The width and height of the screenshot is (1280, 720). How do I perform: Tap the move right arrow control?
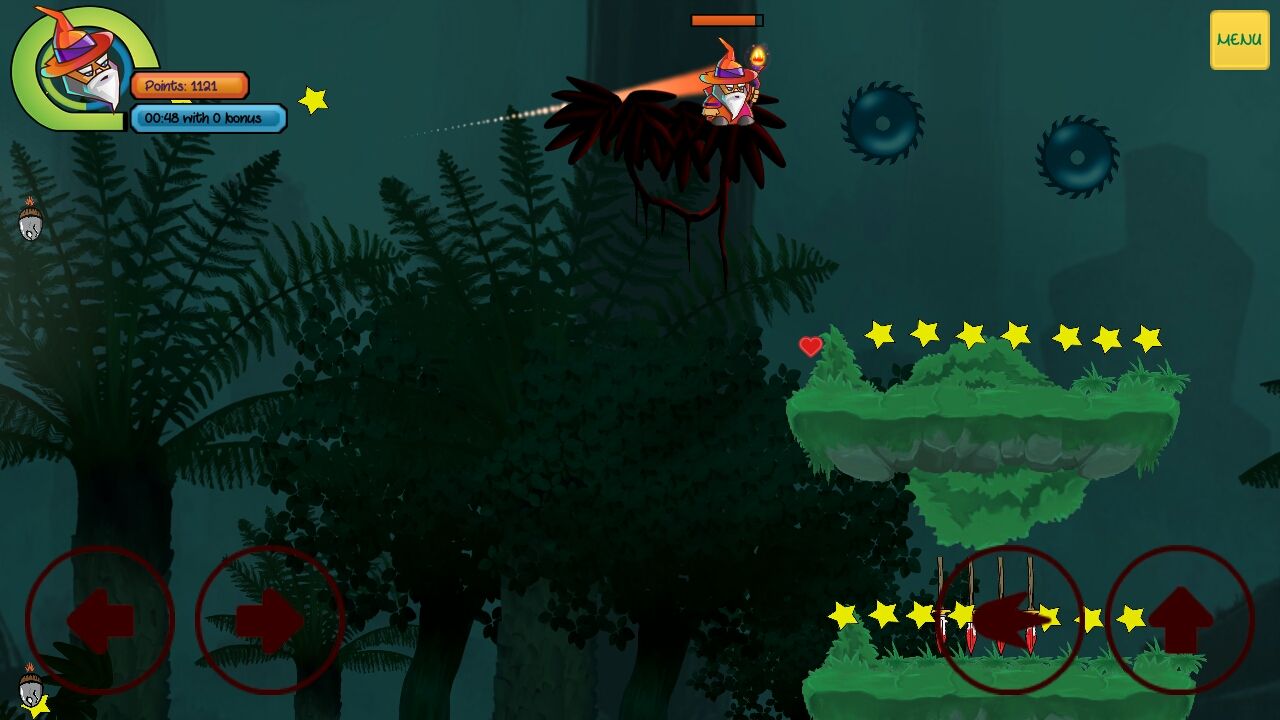tap(270, 620)
